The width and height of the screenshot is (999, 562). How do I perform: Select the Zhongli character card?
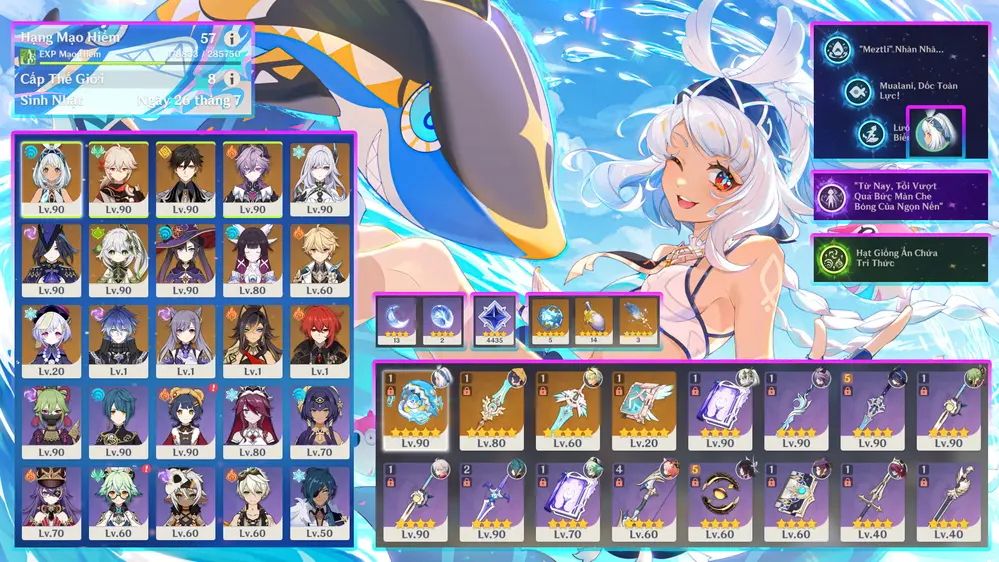(186, 179)
